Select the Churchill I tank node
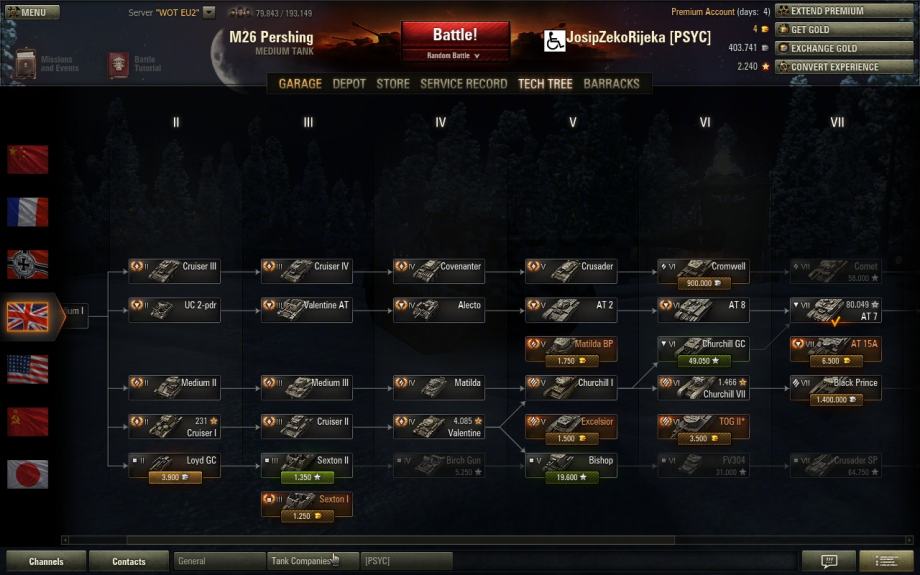This screenshot has height=575, width=920. pos(571,383)
